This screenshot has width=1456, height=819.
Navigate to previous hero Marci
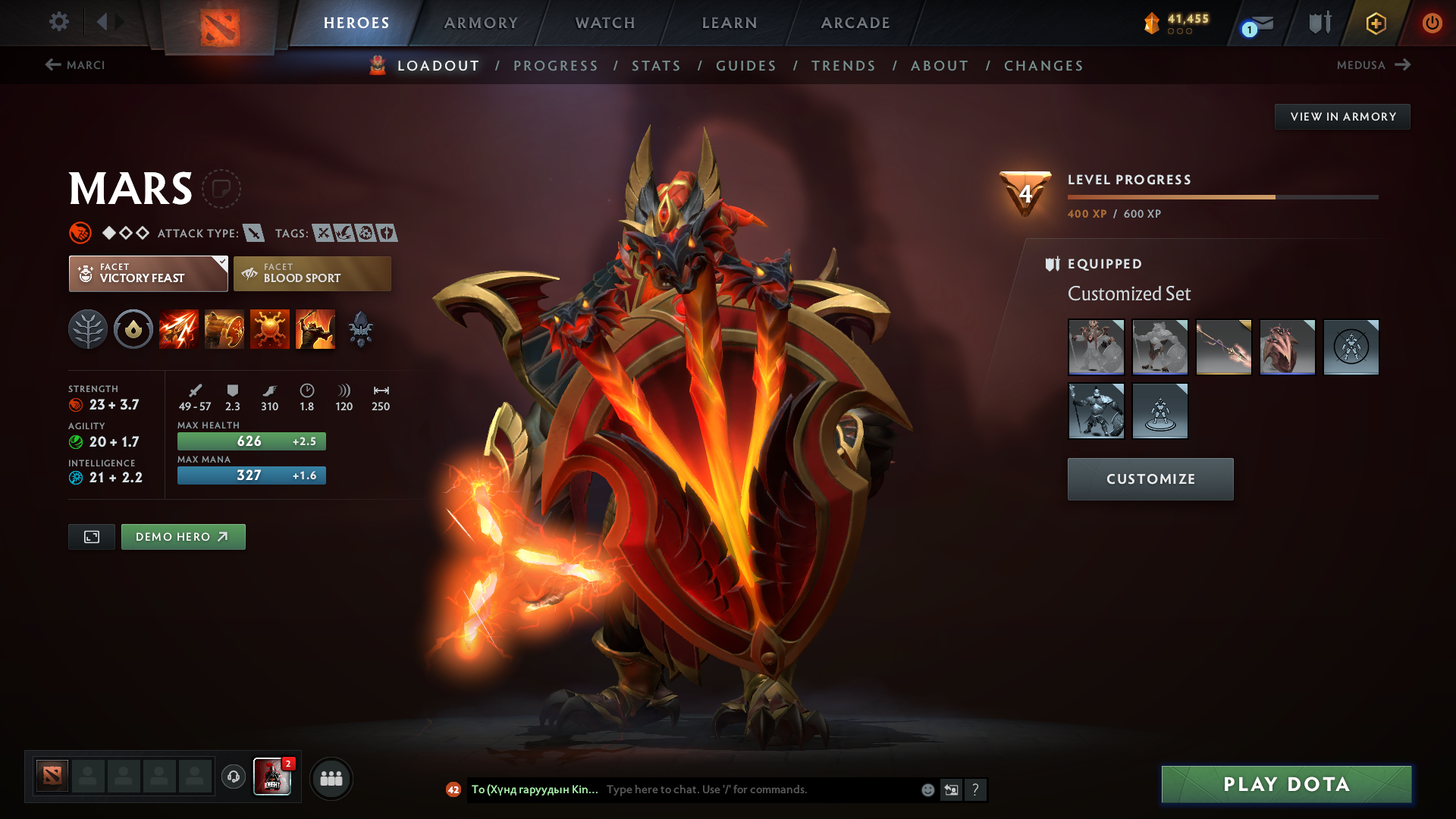click(75, 65)
